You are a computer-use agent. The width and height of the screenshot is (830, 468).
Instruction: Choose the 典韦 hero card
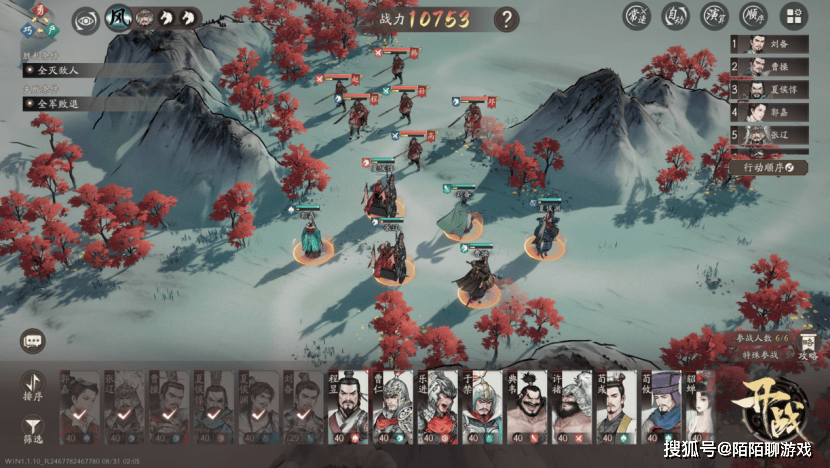click(x=527, y=408)
